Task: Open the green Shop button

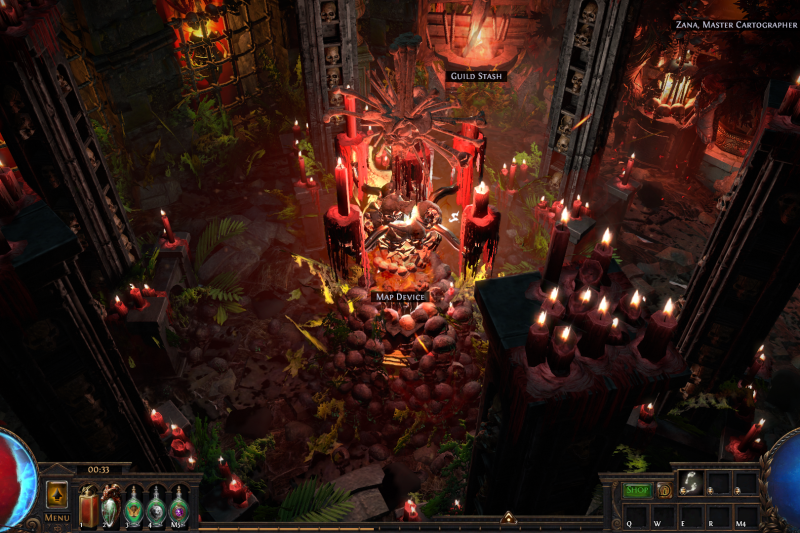Action: (637, 490)
